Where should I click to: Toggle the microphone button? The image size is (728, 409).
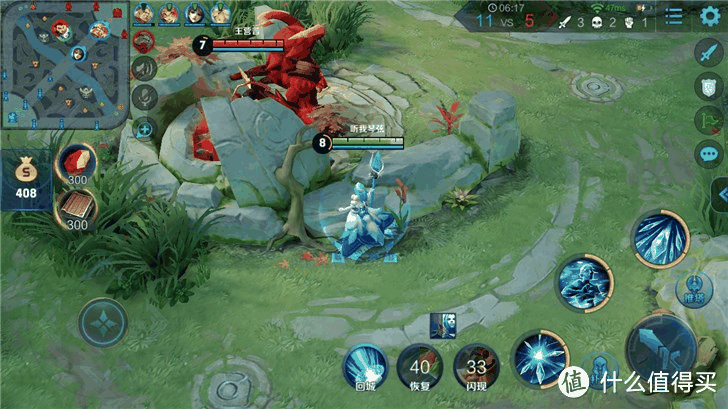point(145,98)
